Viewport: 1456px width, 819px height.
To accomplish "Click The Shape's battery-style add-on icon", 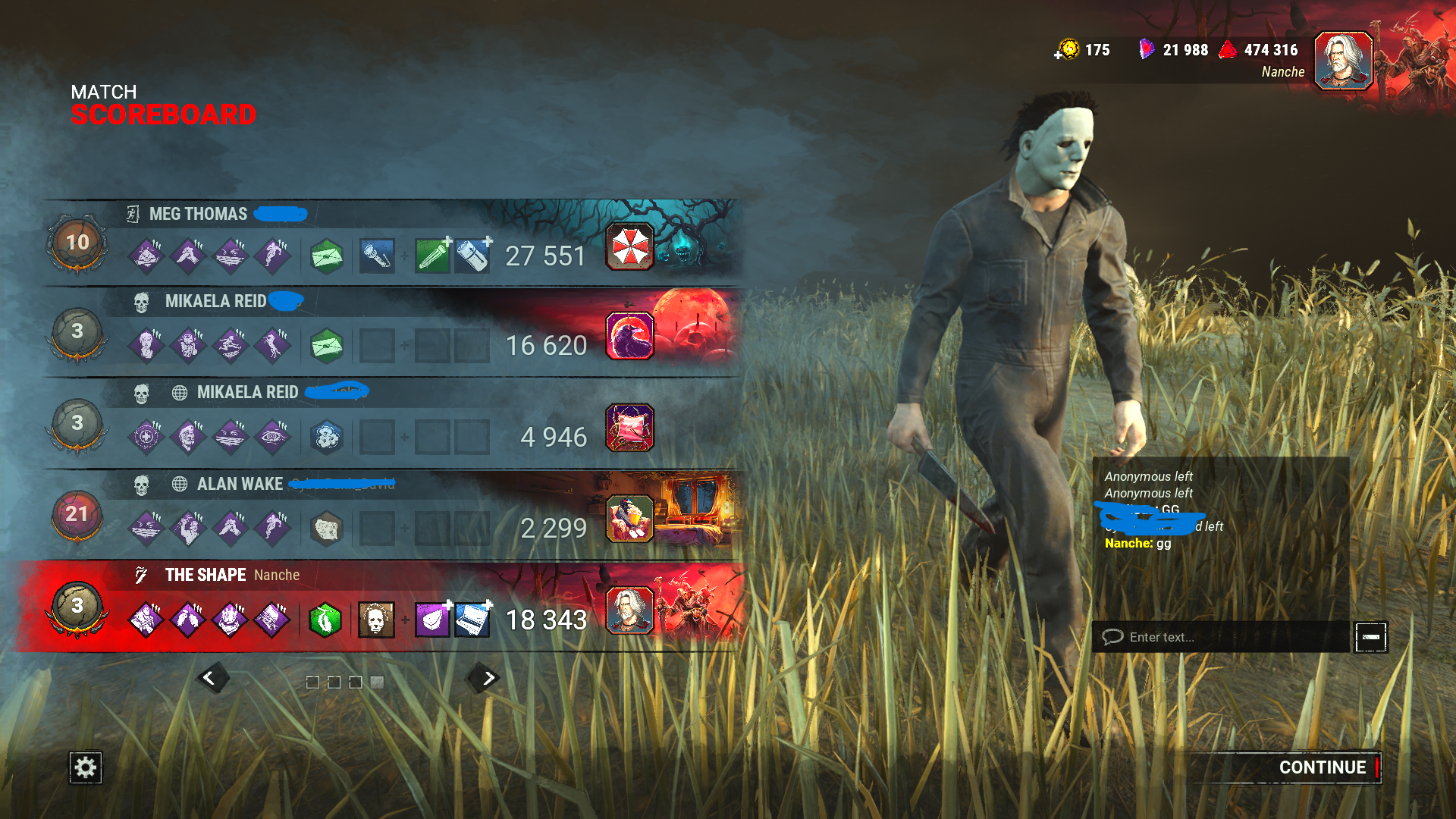I will [471, 618].
